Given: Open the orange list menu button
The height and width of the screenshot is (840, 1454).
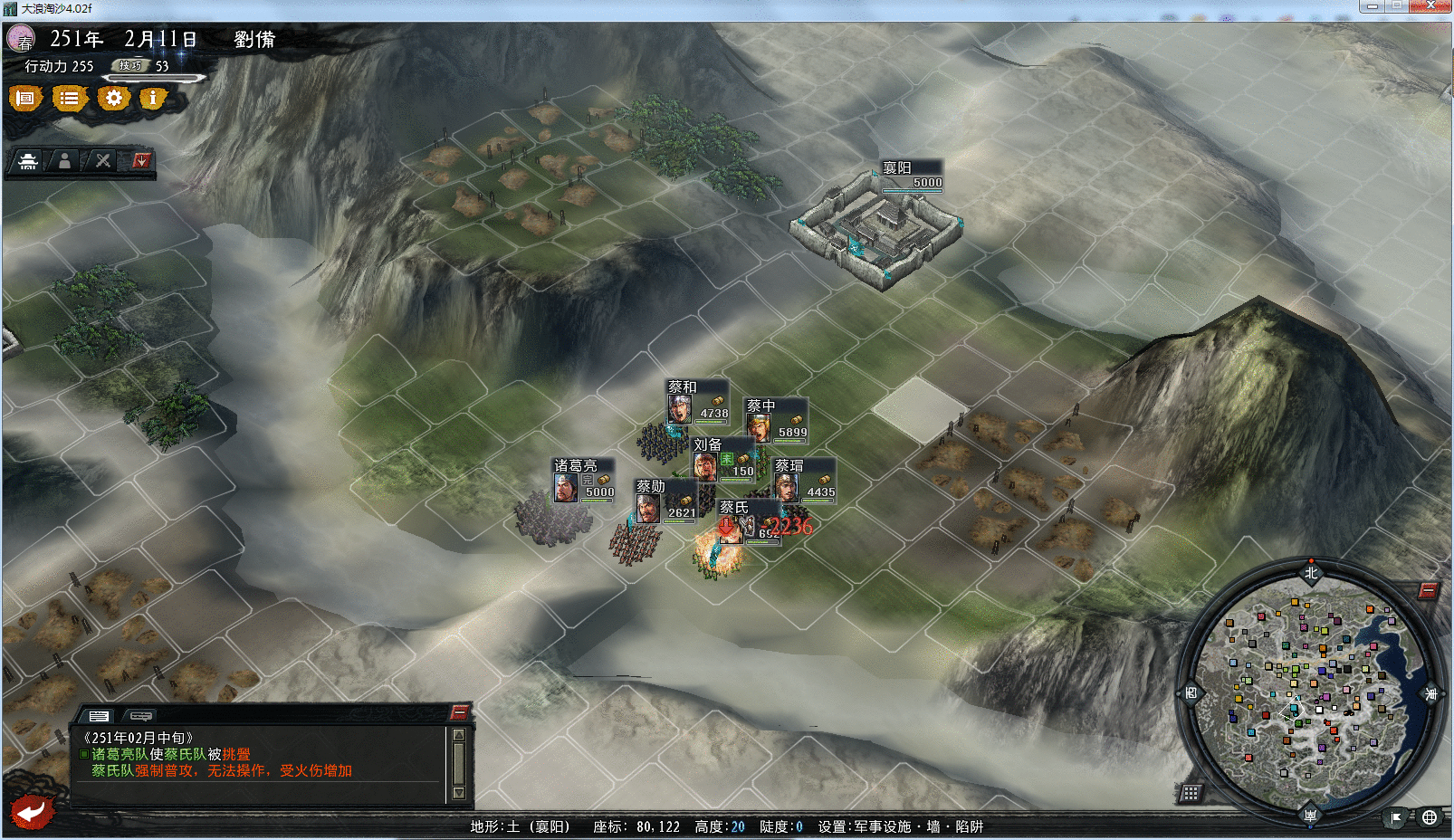Looking at the screenshot, I should [69, 98].
